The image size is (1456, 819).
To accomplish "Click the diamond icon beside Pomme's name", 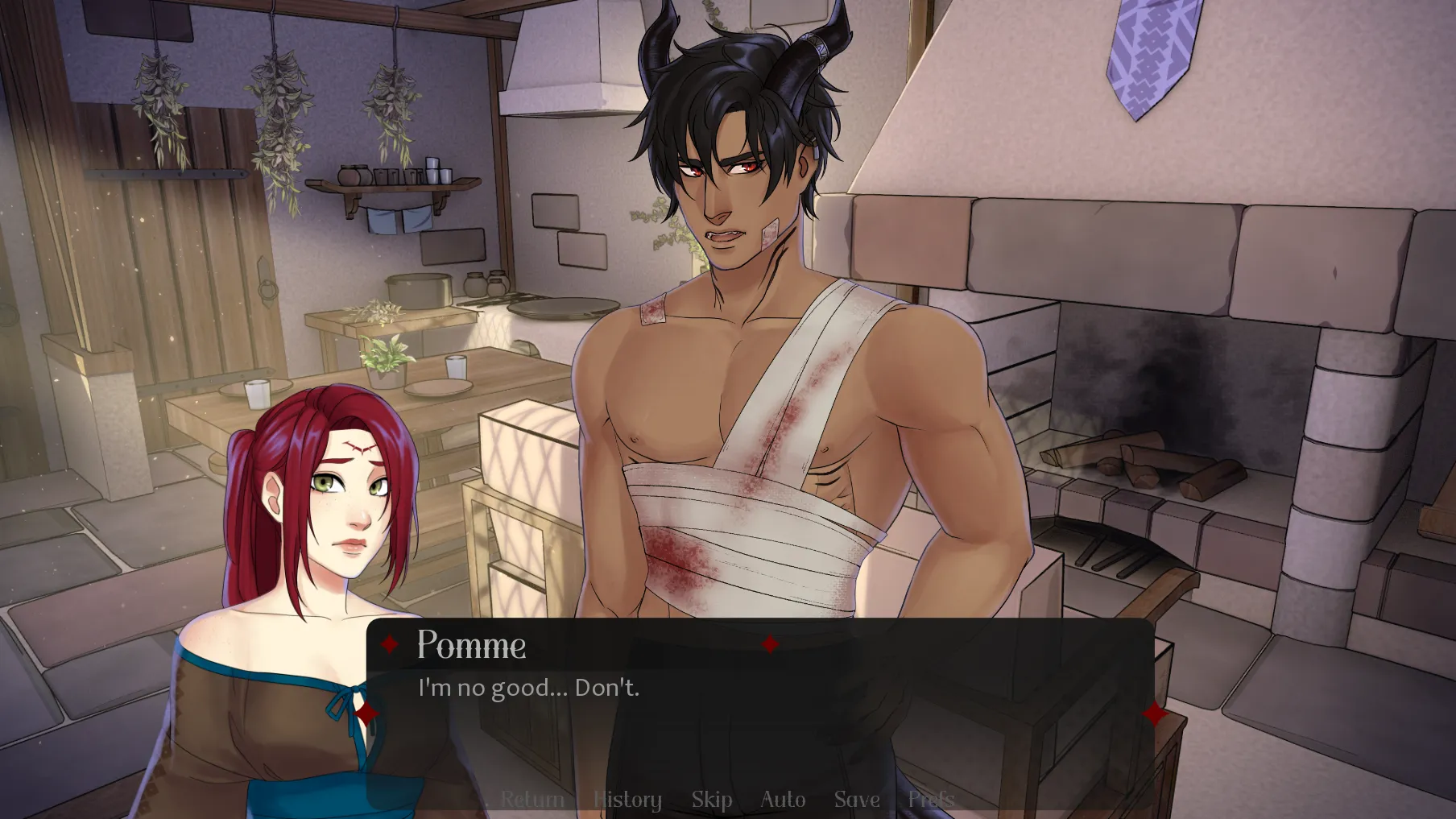I will (390, 643).
